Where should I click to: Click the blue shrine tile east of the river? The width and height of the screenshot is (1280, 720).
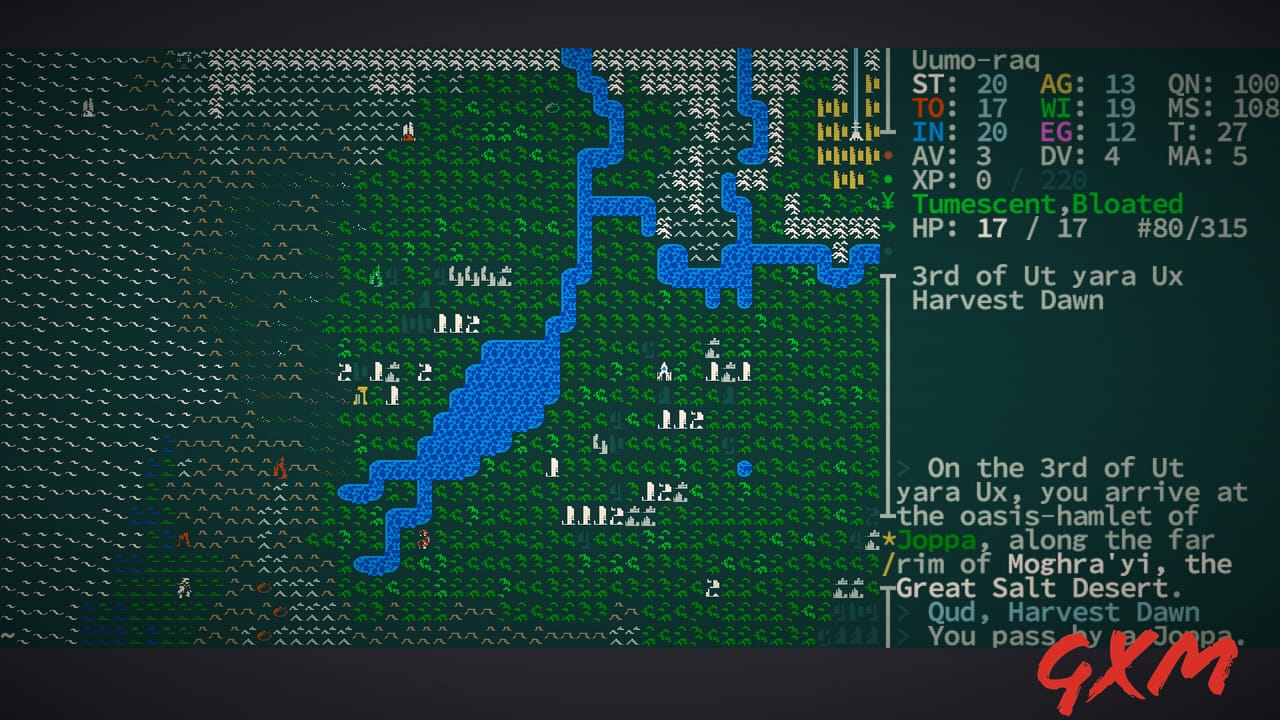(x=664, y=371)
